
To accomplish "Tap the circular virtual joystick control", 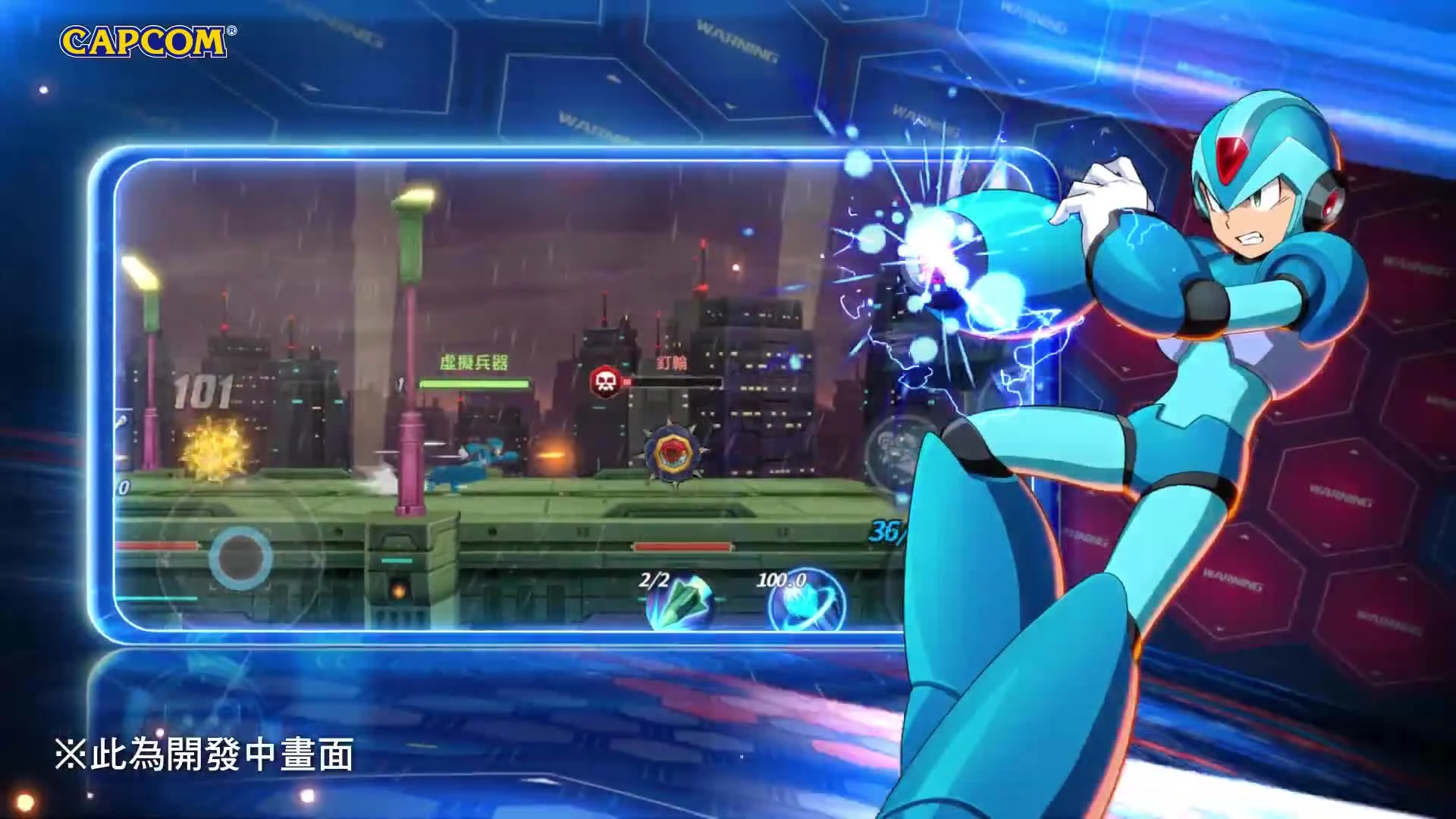I will coord(239,557).
